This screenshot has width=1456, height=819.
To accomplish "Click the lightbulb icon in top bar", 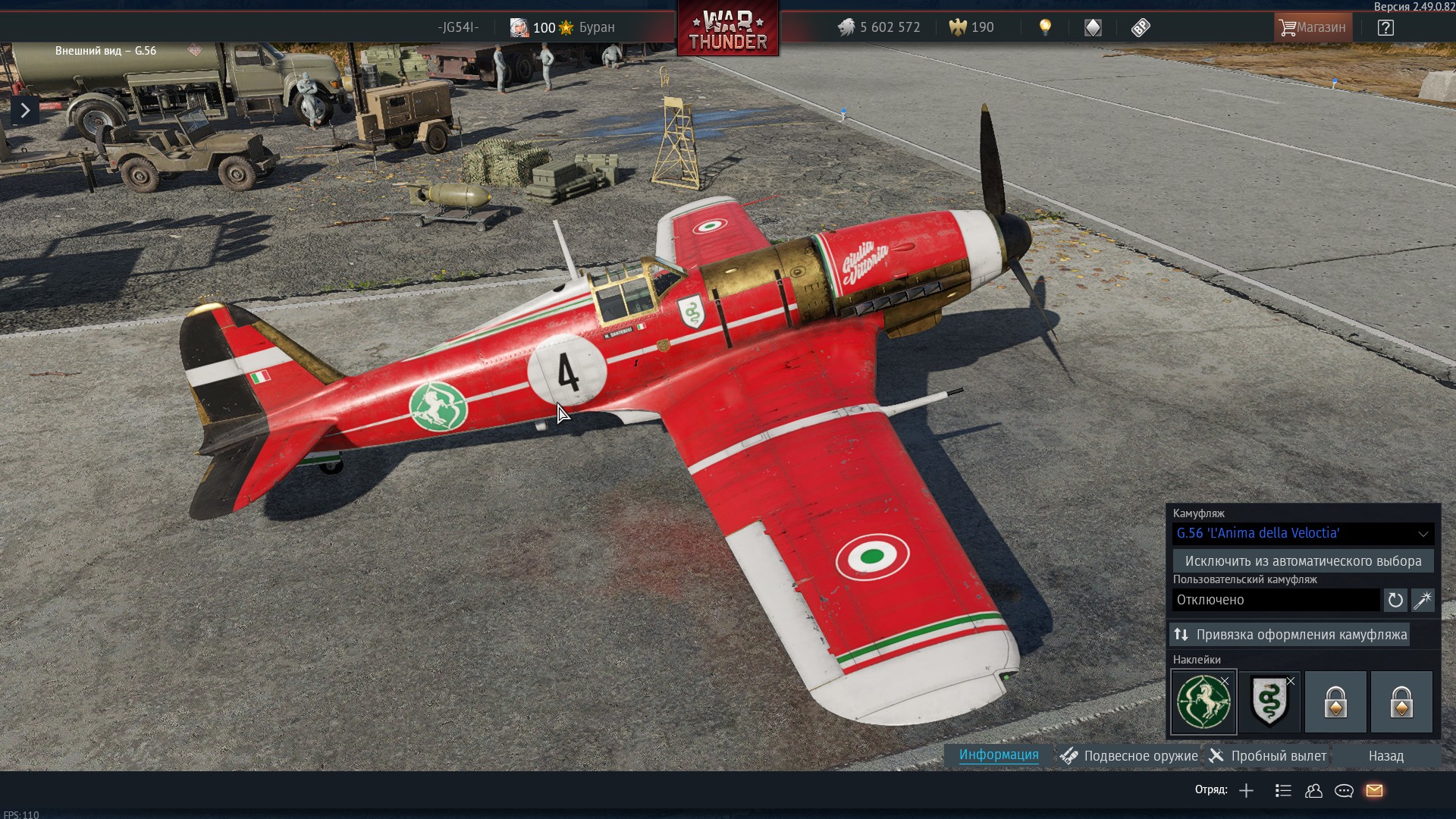I will pos(1045,27).
